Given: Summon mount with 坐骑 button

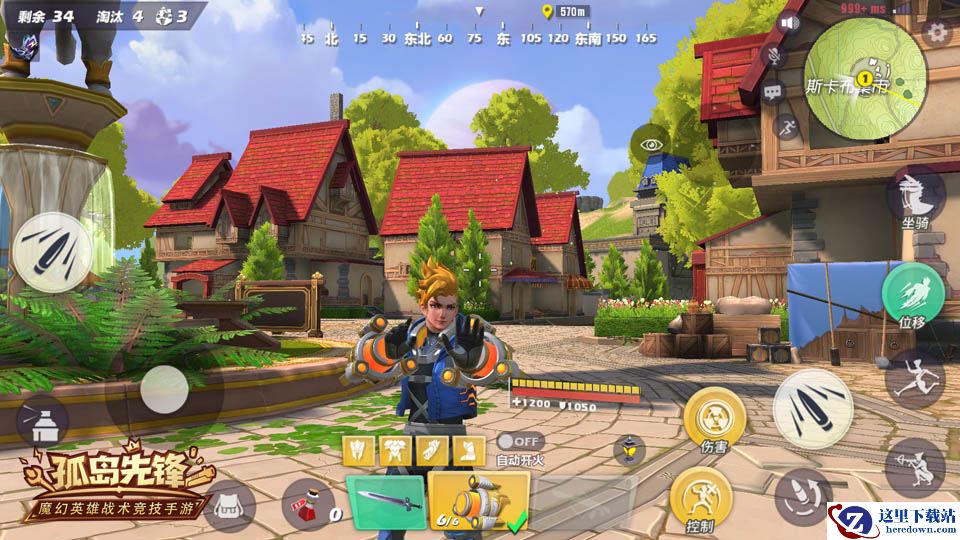Looking at the screenshot, I should pos(915,197).
